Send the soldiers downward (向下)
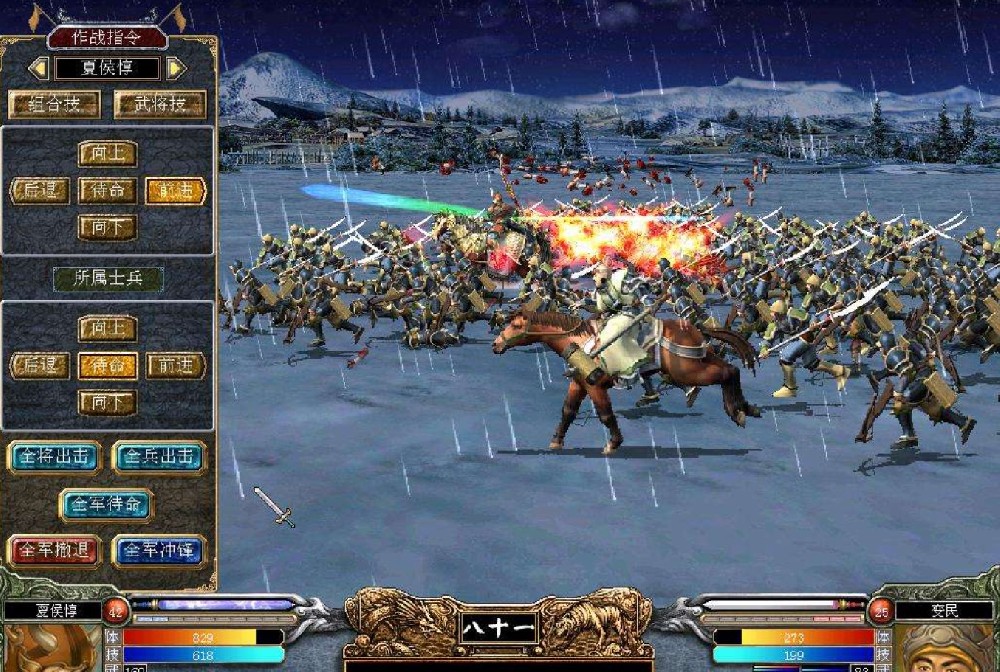 (107, 403)
